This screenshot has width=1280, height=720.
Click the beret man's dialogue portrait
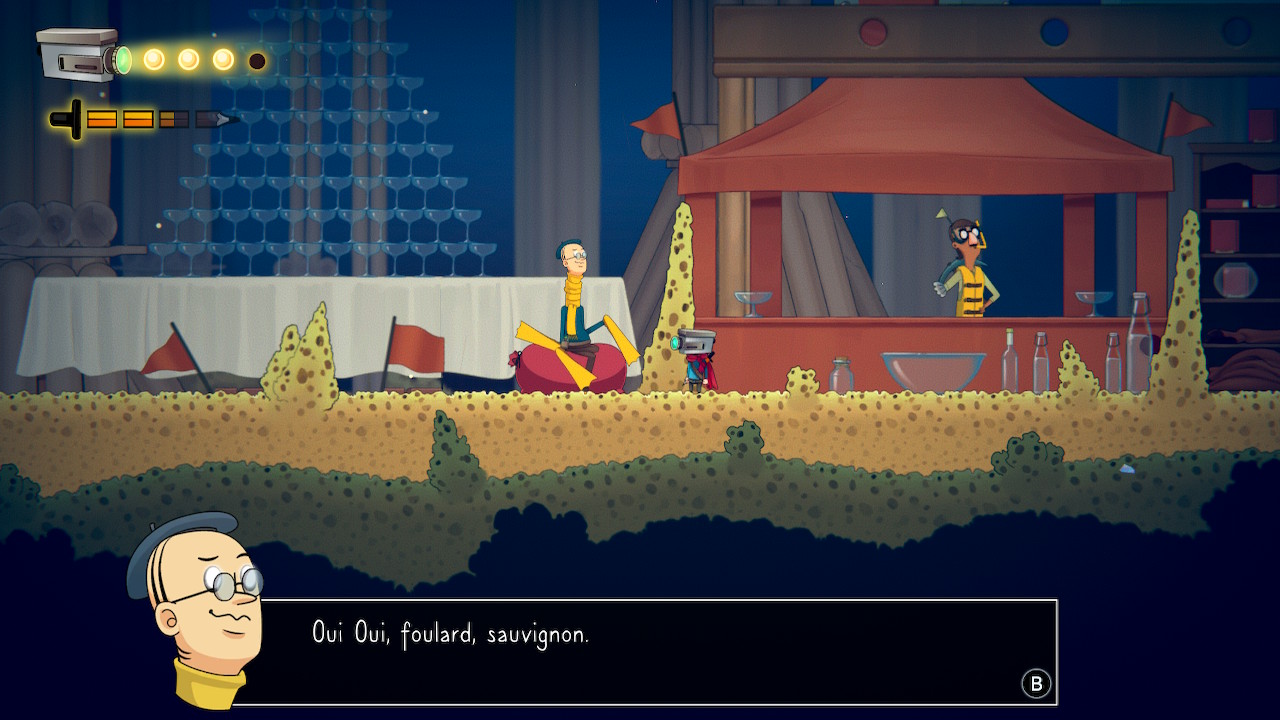(x=198, y=605)
